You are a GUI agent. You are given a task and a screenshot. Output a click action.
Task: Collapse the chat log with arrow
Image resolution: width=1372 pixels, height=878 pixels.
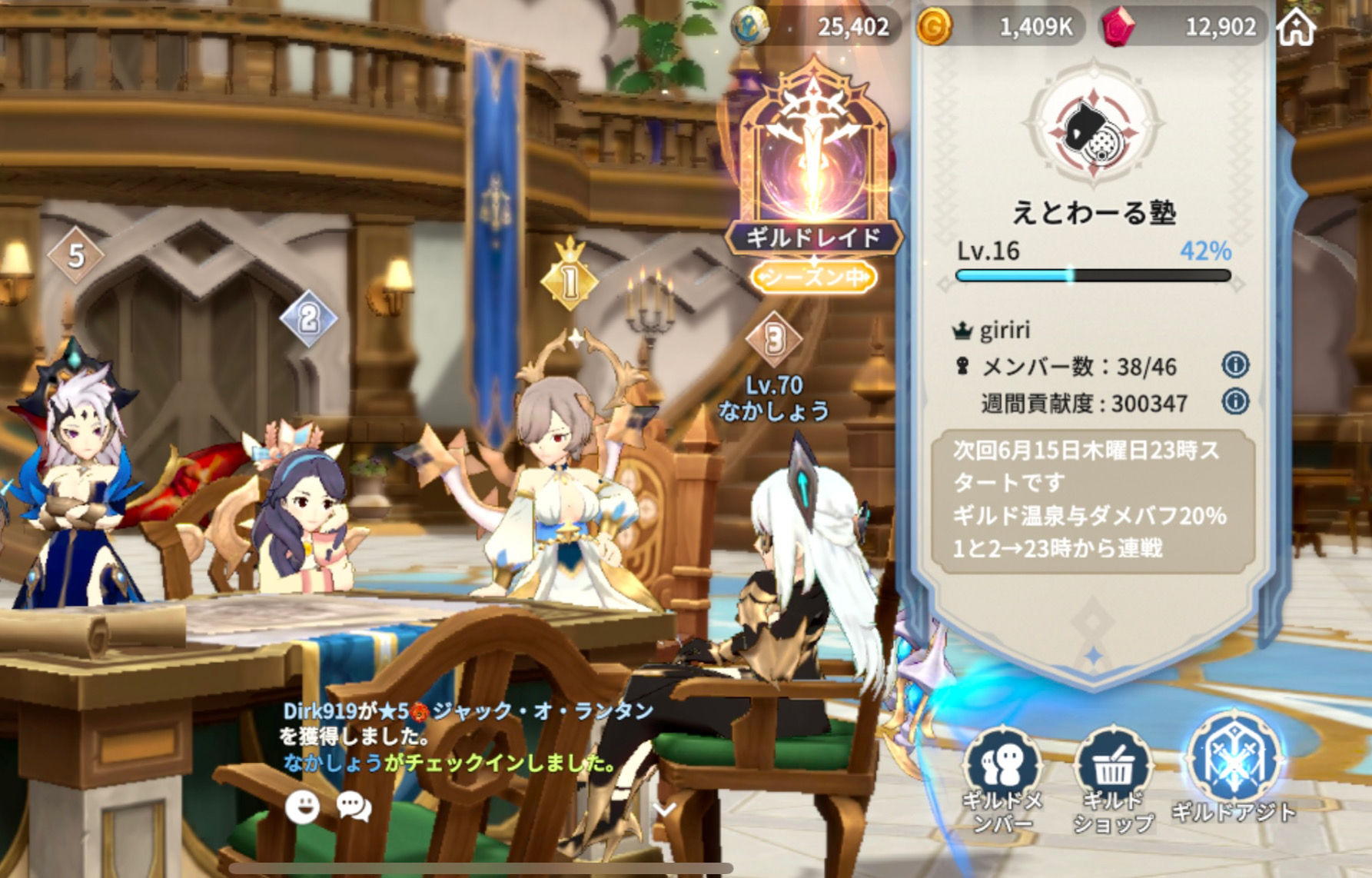point(664,809)
